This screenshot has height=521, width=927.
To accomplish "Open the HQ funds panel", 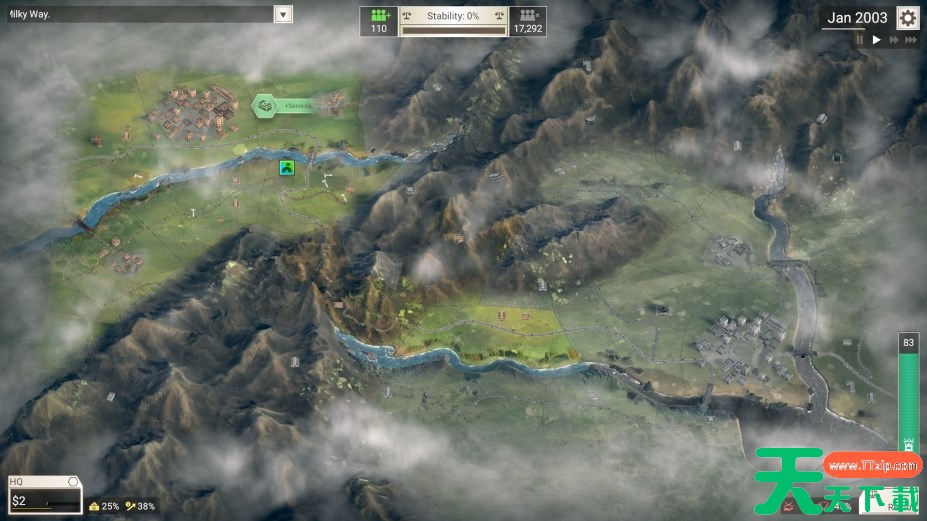I will 43,495.
